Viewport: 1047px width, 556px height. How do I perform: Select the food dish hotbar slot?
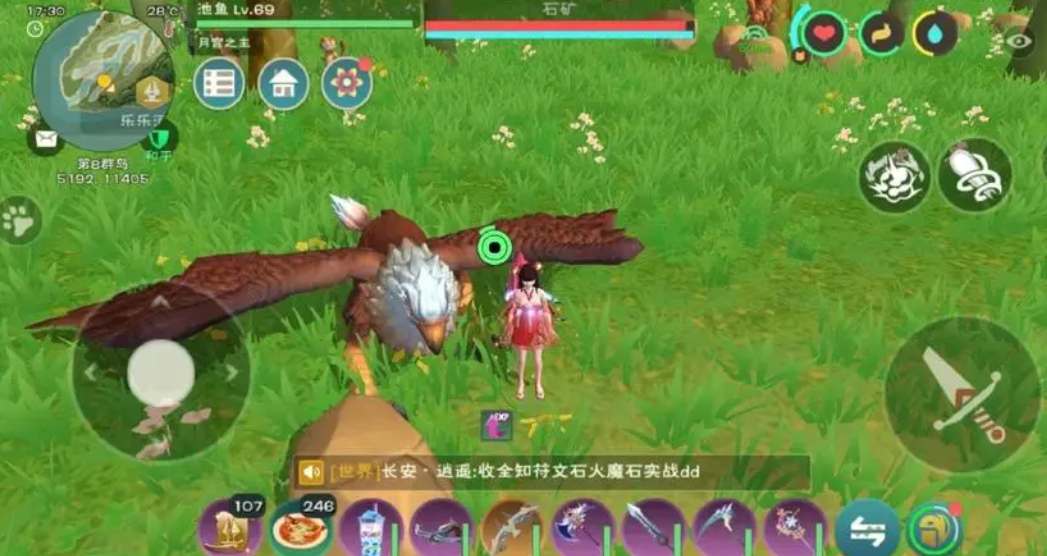(300, 528)
